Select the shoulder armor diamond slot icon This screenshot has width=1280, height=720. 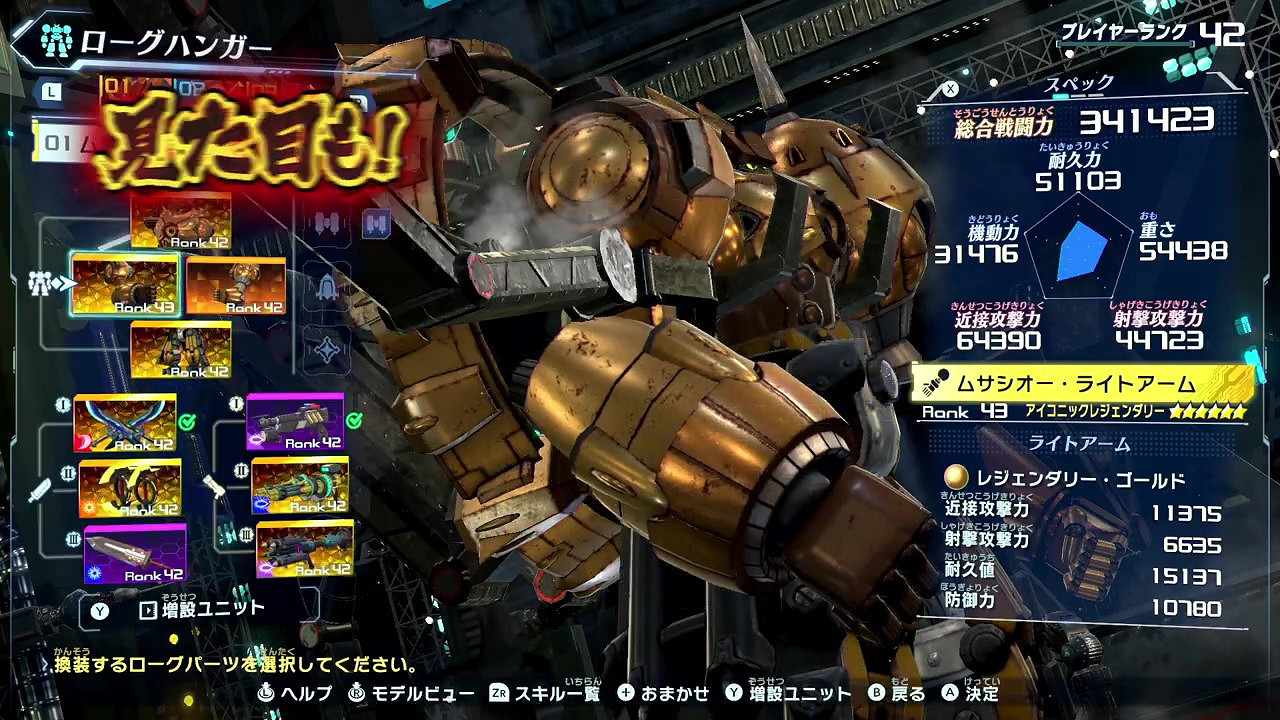327,347
